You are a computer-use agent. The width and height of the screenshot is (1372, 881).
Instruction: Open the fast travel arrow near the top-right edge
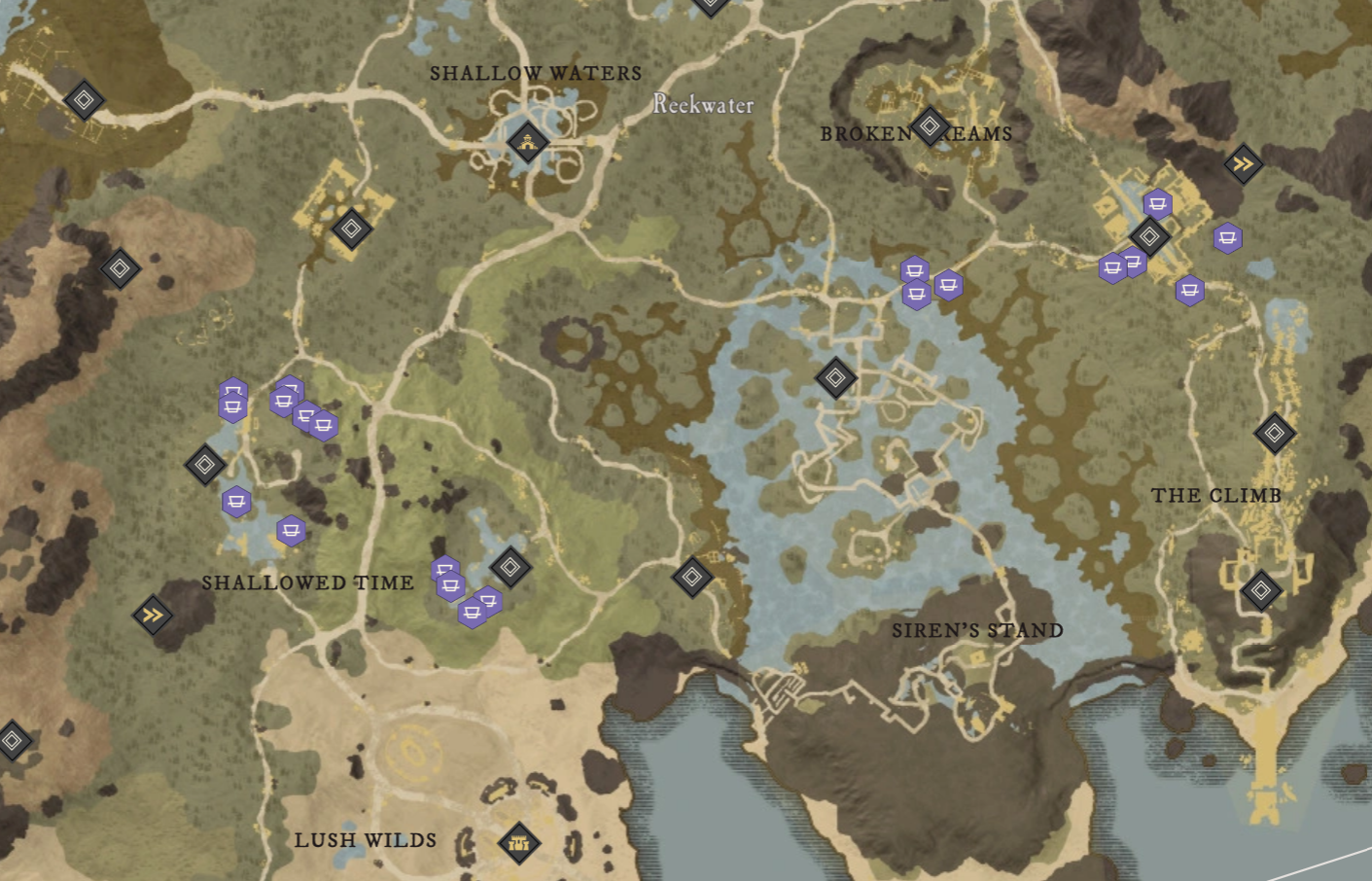[1242, 163]
